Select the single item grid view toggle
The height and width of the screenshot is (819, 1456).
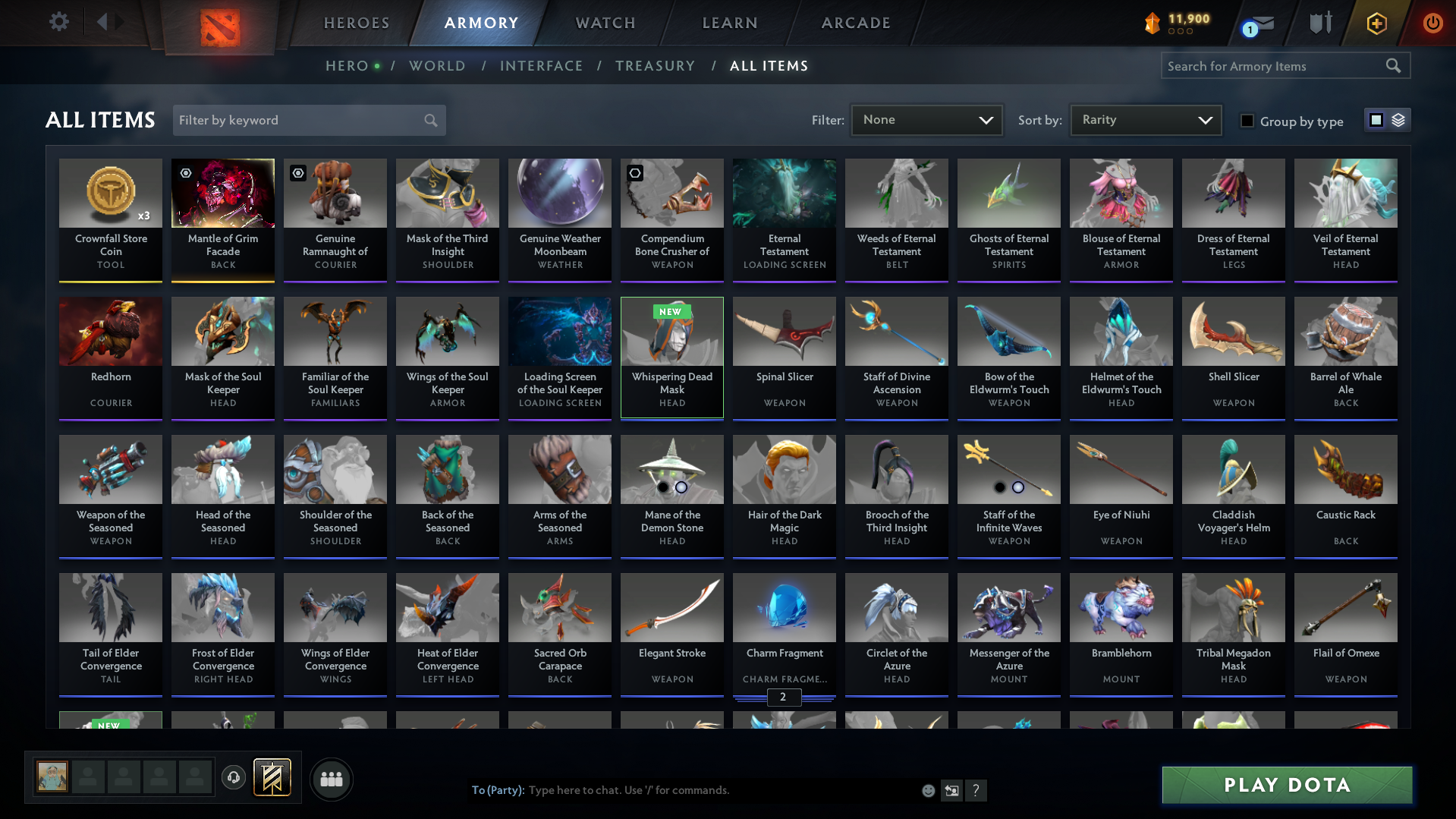point(1376,119)
